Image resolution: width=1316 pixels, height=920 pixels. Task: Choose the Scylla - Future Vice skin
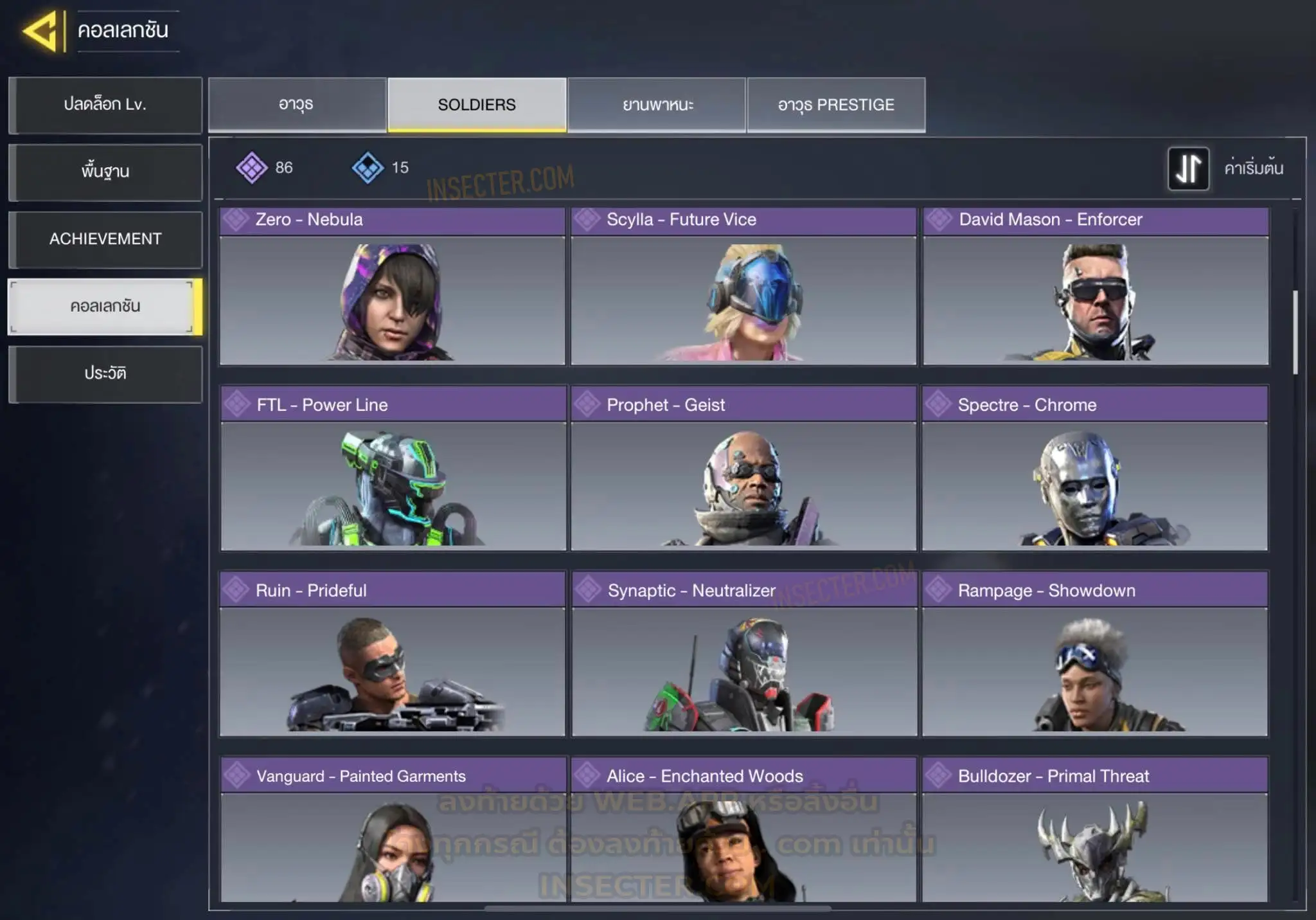coord(743,287)
